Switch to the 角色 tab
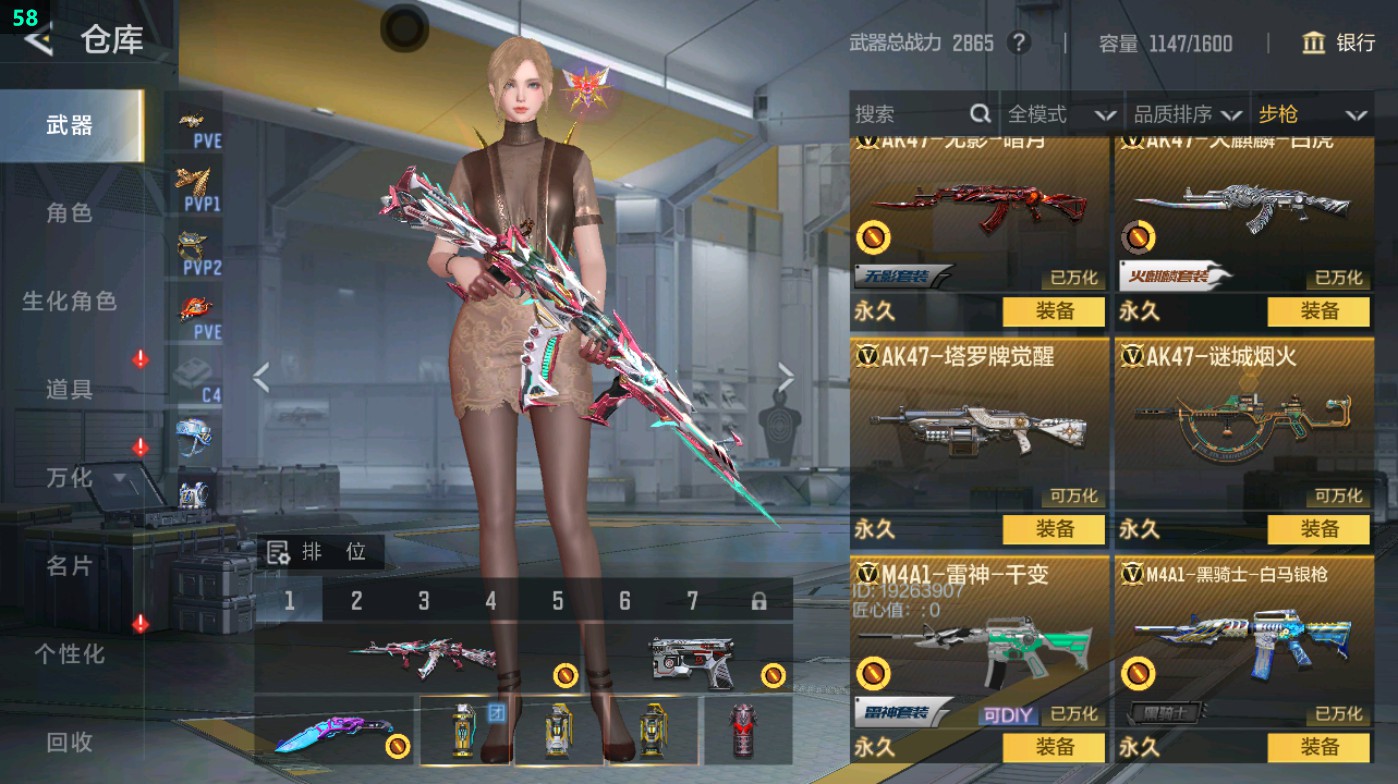1398x784 pixels. [70, 214]
